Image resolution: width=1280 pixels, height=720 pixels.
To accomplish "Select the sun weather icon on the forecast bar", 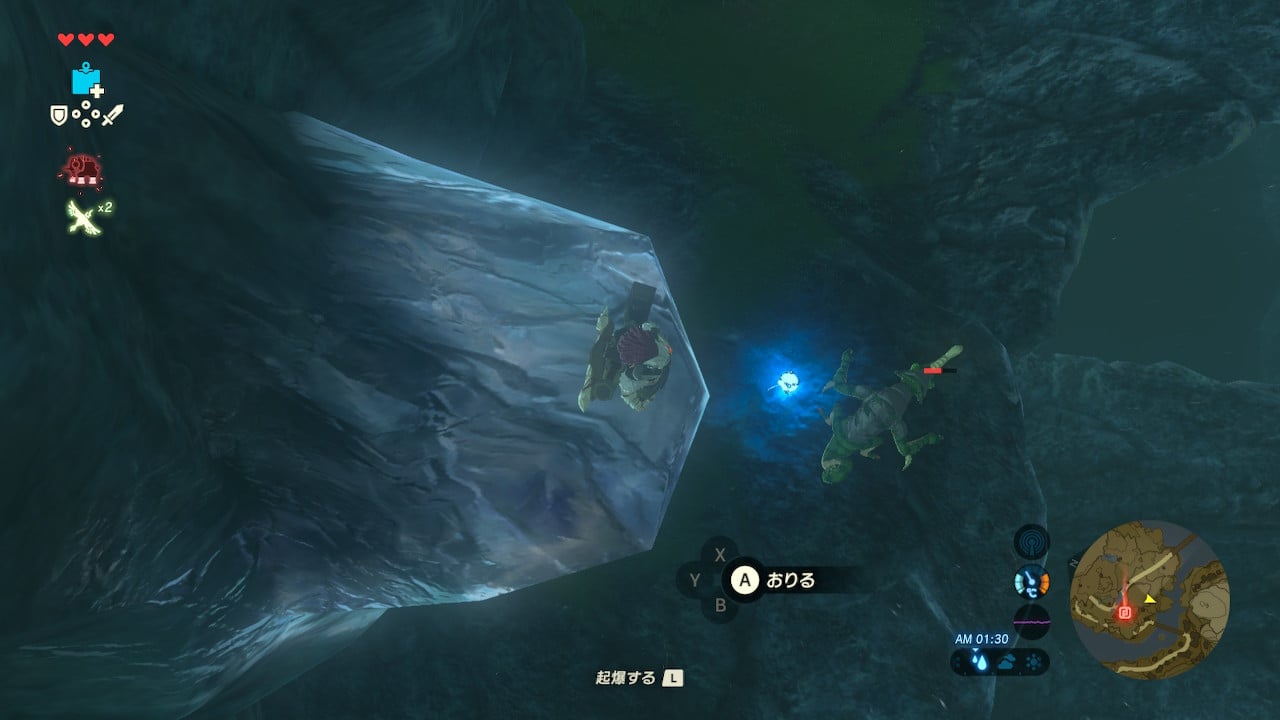I will pos(1033,660).
